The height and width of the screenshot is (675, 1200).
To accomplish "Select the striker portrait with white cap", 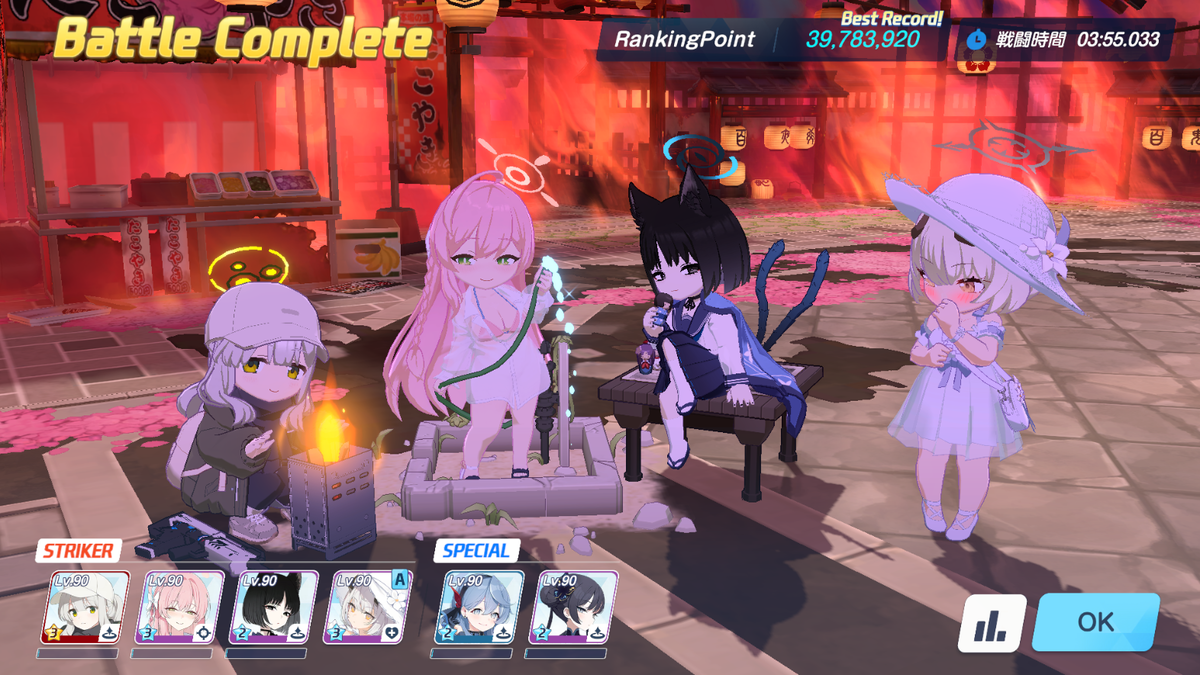I will [85, 607].
